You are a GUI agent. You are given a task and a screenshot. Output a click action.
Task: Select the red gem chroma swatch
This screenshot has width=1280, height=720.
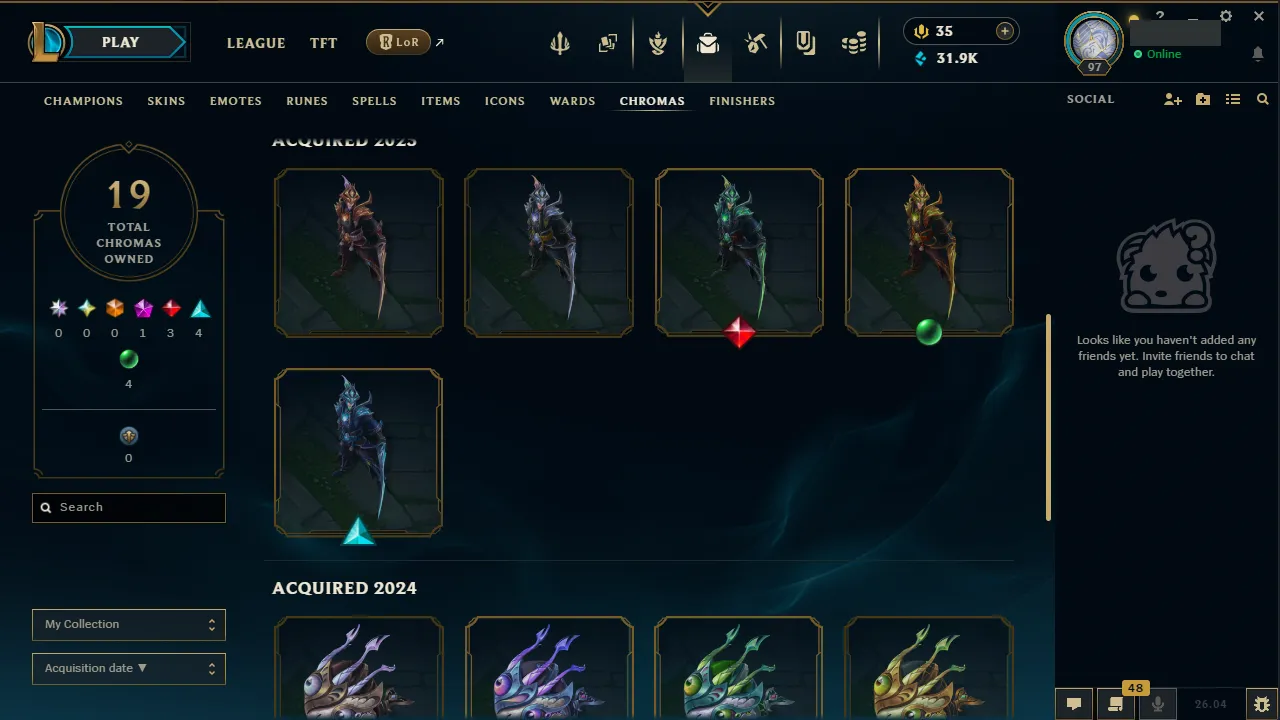170,307
